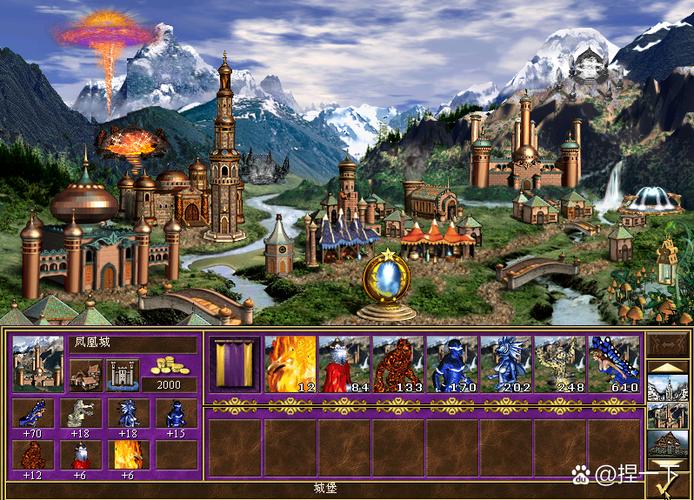Select the blue ice elemental stack of 170
The image size is (694, 500).
(x=453, y=364)
